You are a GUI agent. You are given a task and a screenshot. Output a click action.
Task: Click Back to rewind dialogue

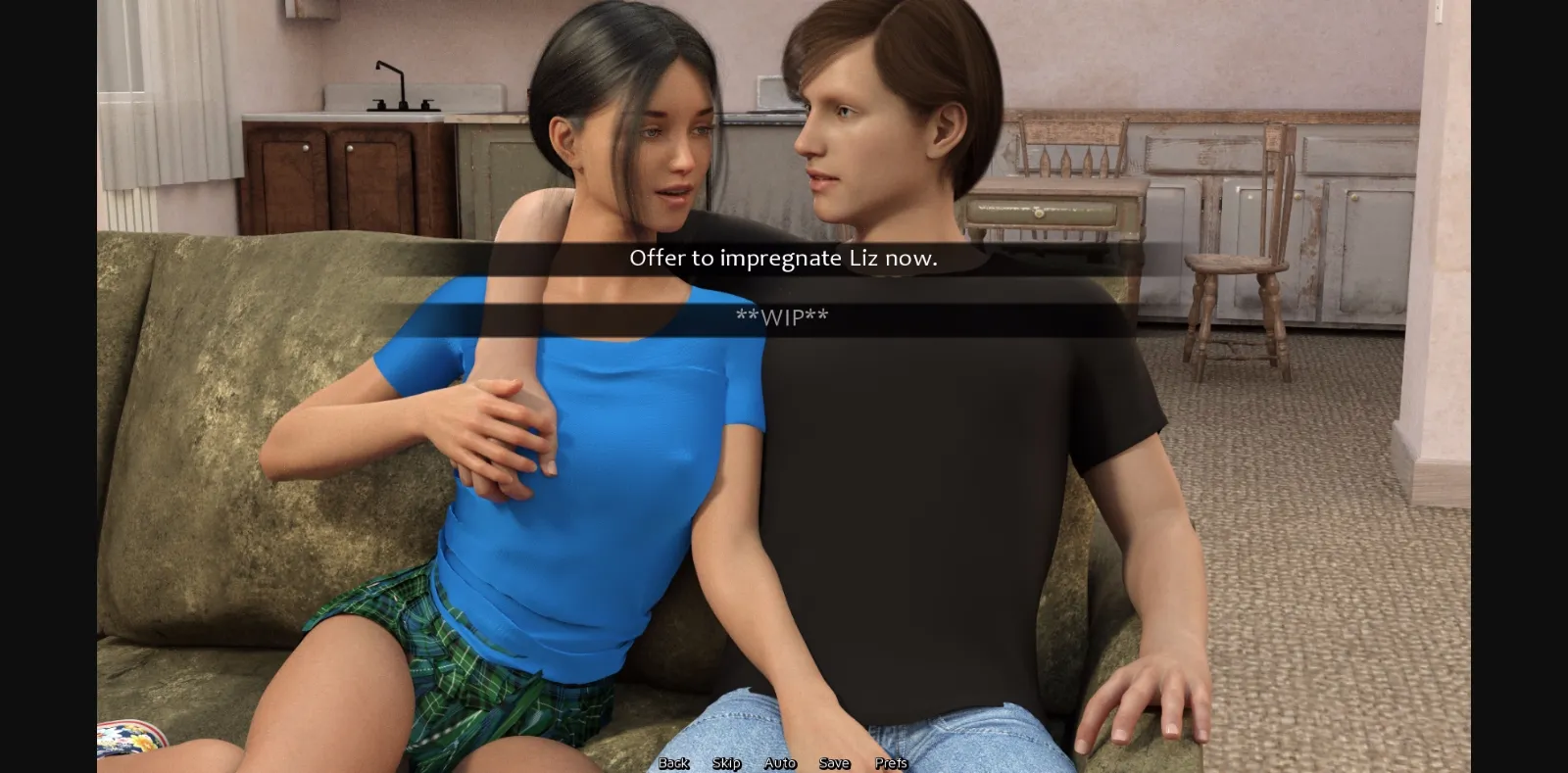point(673,762)
